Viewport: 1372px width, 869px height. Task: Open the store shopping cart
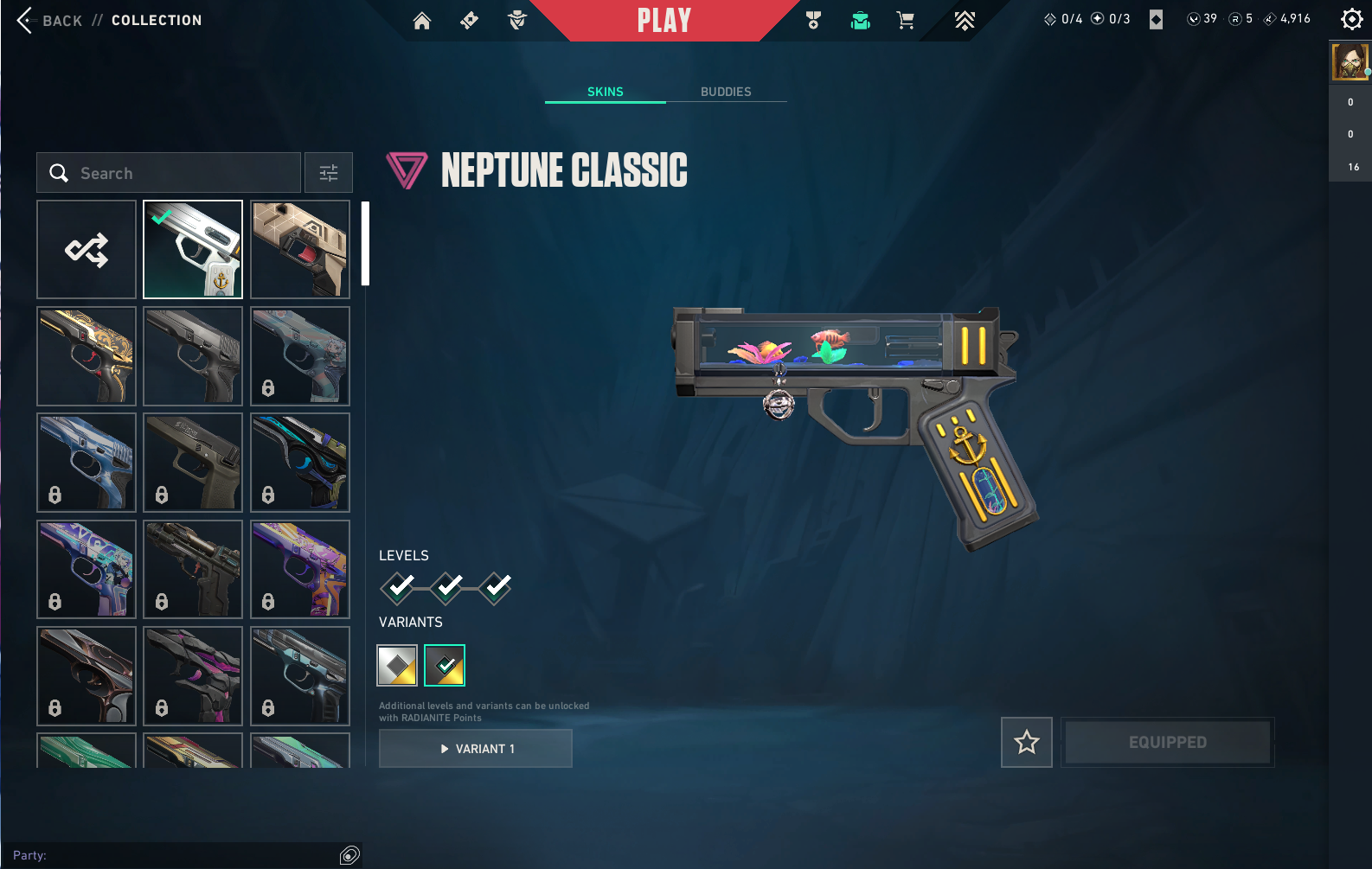pos(905,21)
